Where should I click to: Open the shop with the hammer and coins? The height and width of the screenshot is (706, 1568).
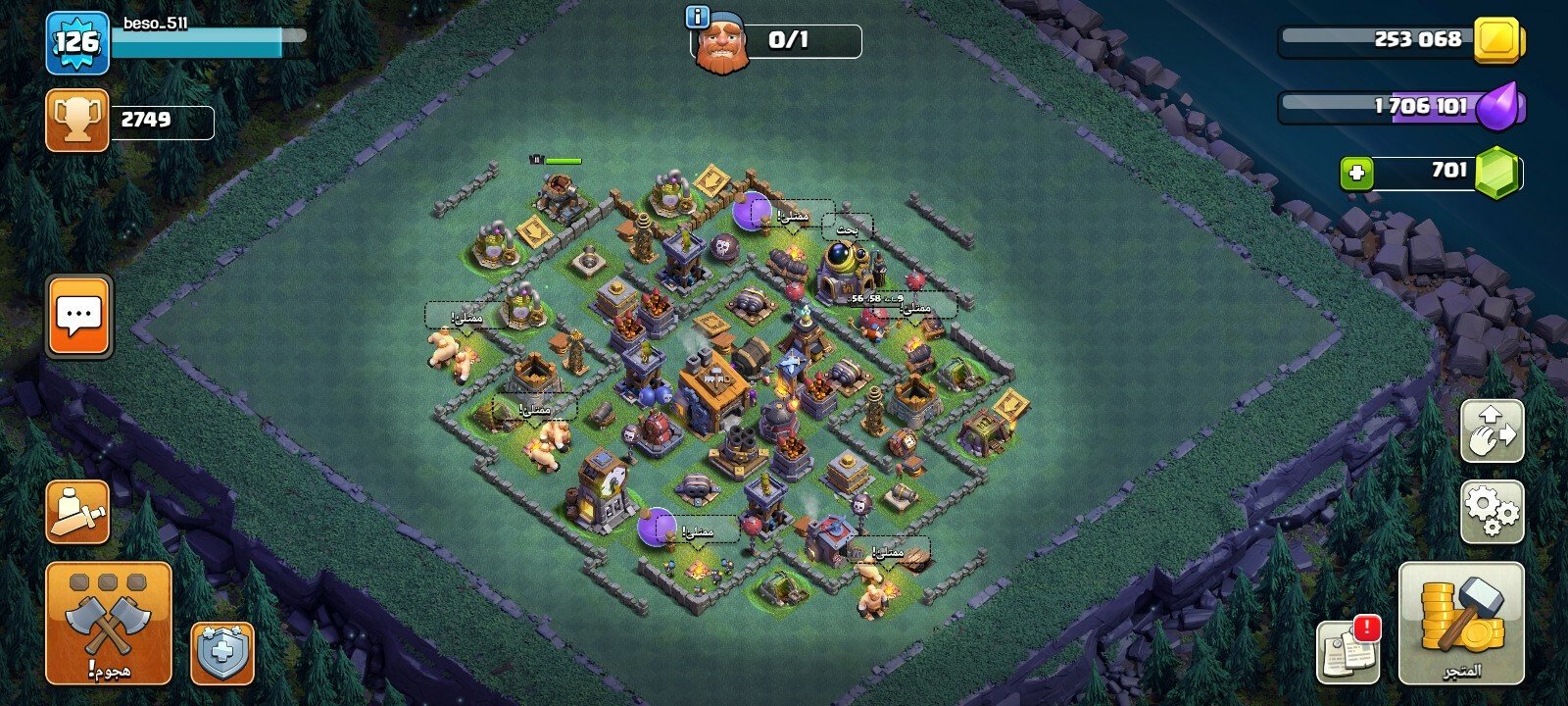pos(1461,622)
